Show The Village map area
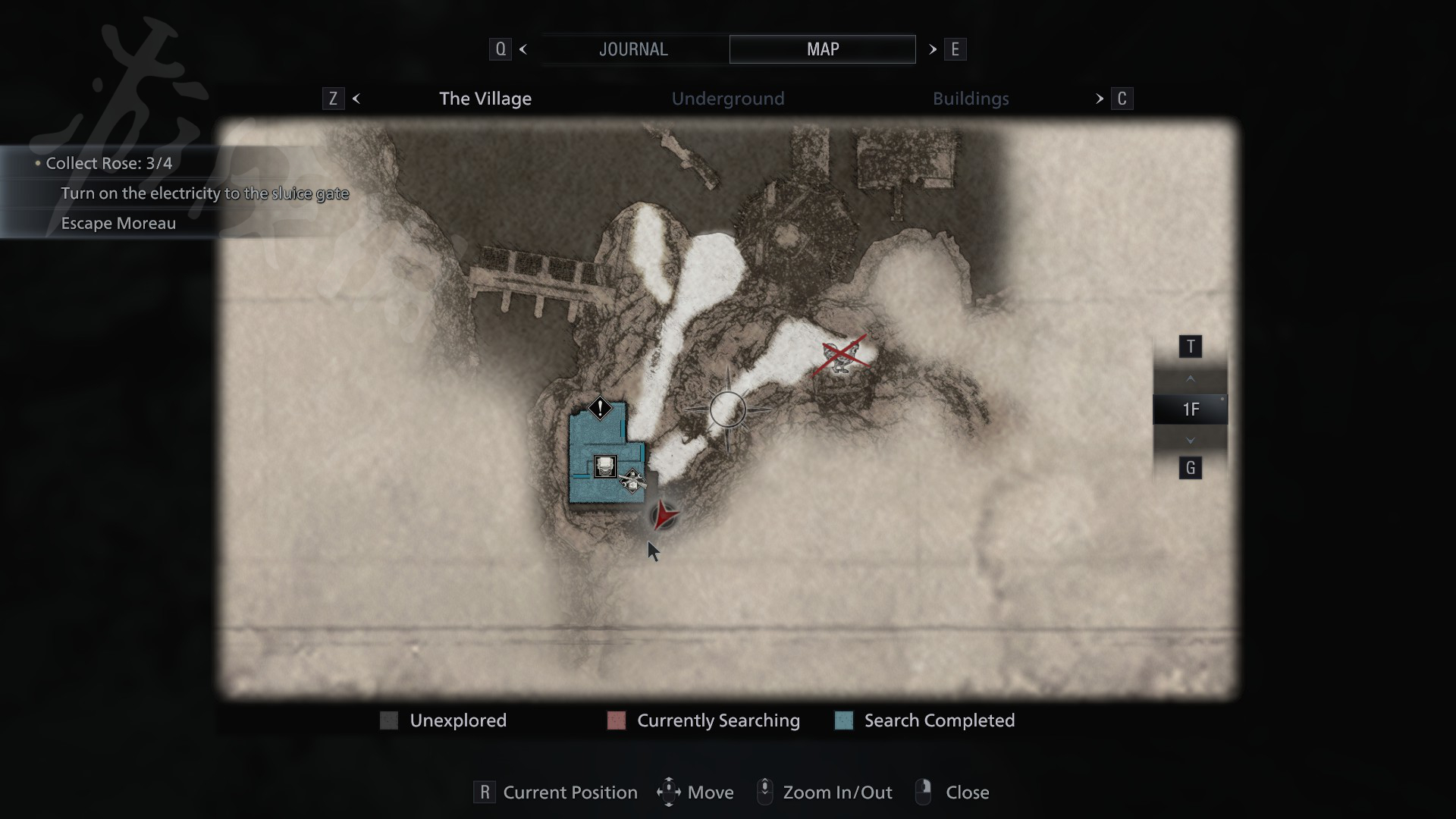 coord(485,99)
